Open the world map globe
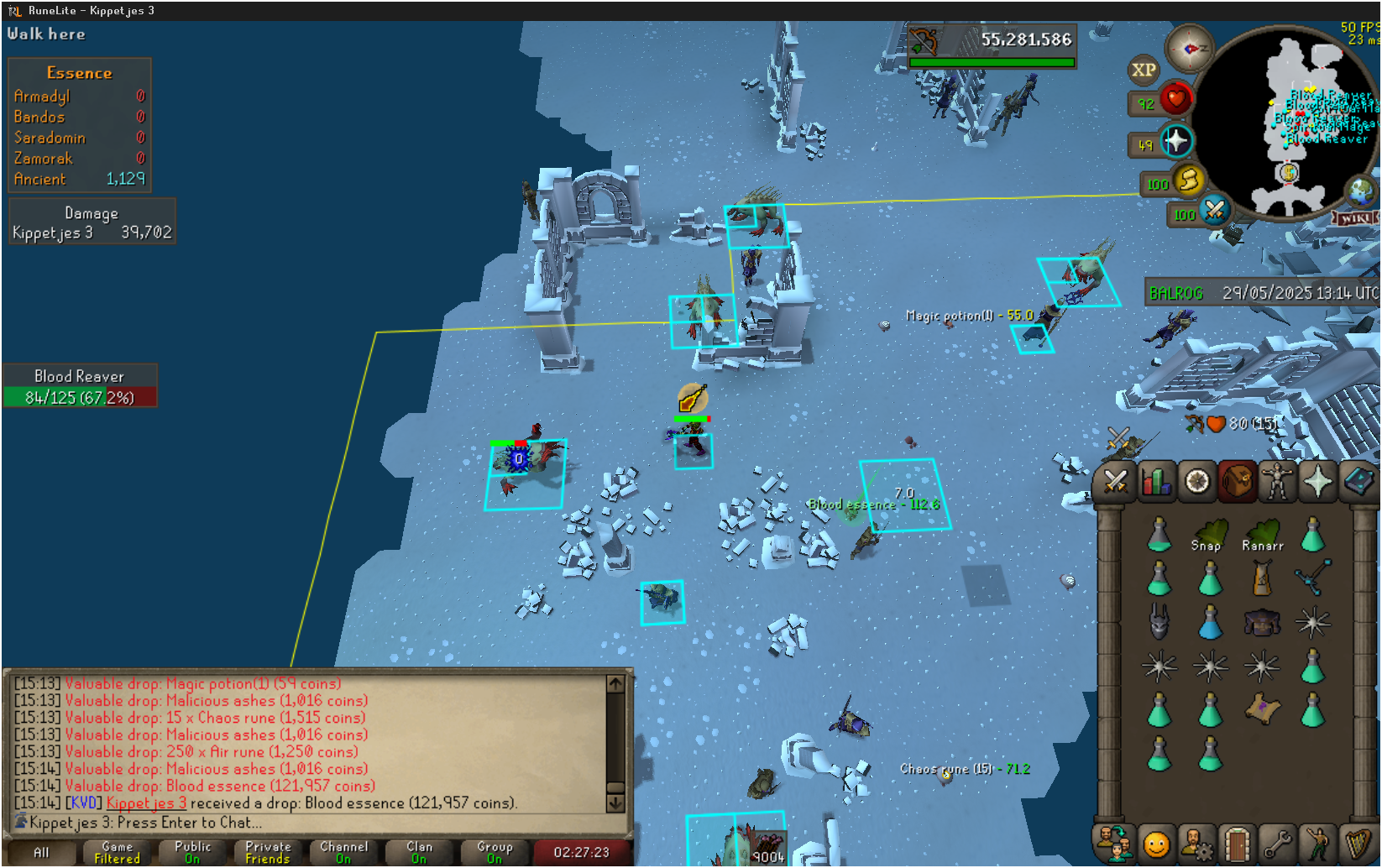This screenshot has width=1382, height=868. [x=1360, y=191]
